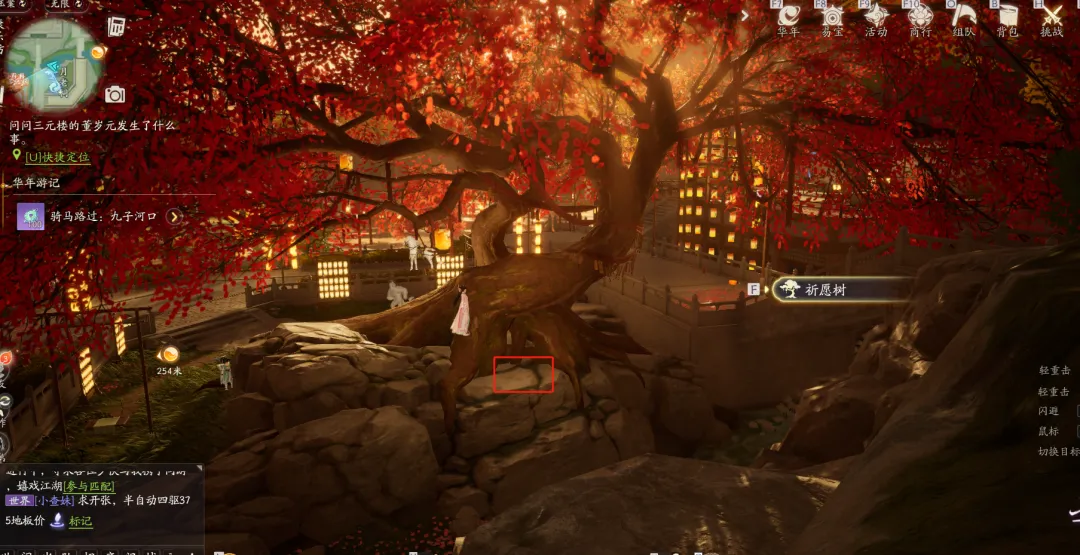
Task: Open the 组队 team menu
Action: [x=963, y=17]
